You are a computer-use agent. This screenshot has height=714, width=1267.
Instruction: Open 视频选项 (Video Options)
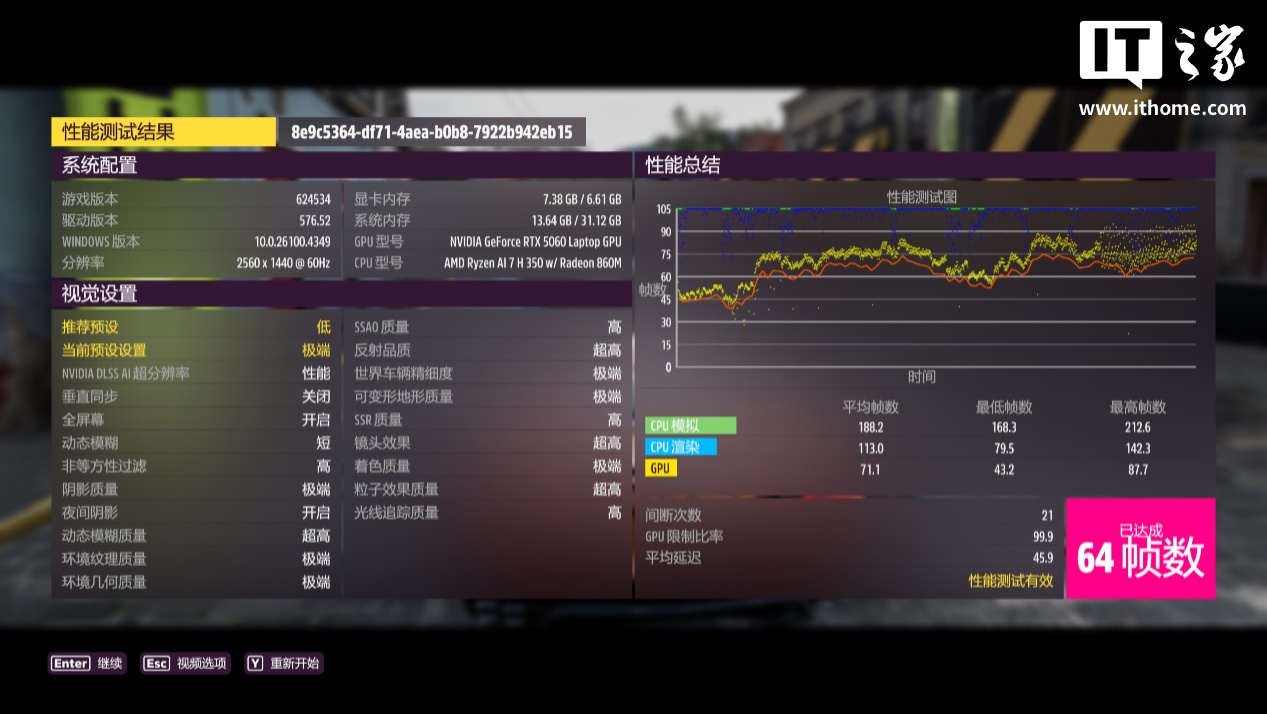pyautogui.click(x=186, y=663)
